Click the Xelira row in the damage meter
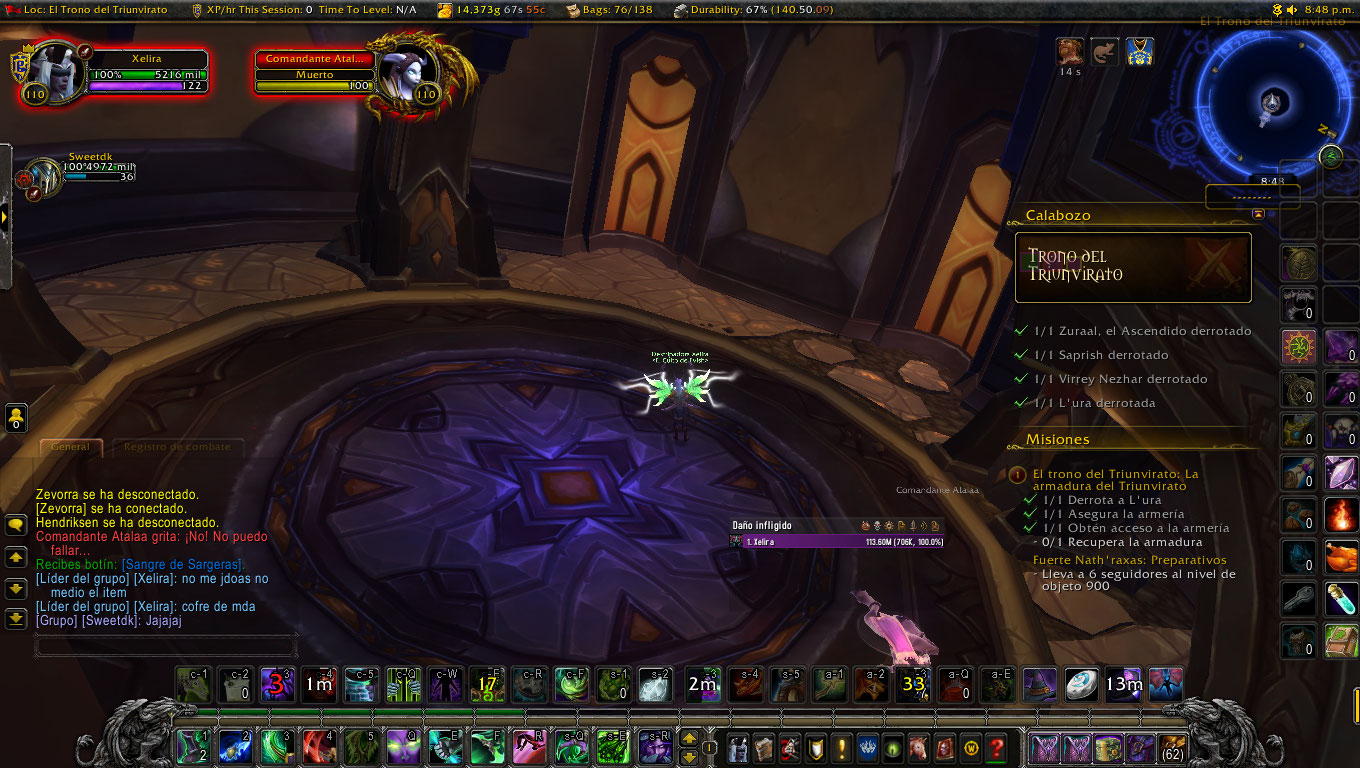Screen dimensions: 1360x768 click(x=836, y=541)
